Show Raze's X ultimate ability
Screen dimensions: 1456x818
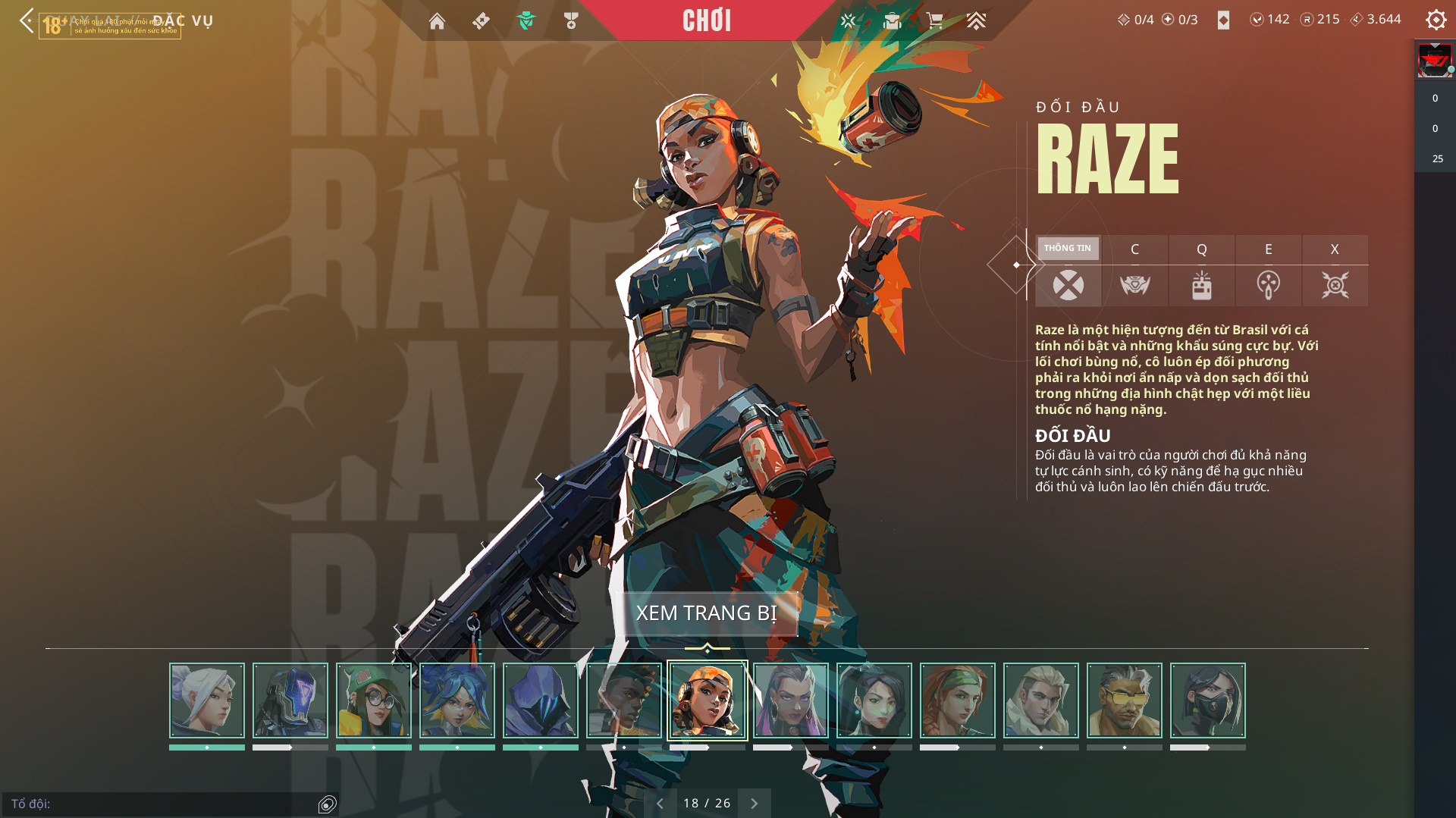pyautogui.click(x=1335, y=285)
